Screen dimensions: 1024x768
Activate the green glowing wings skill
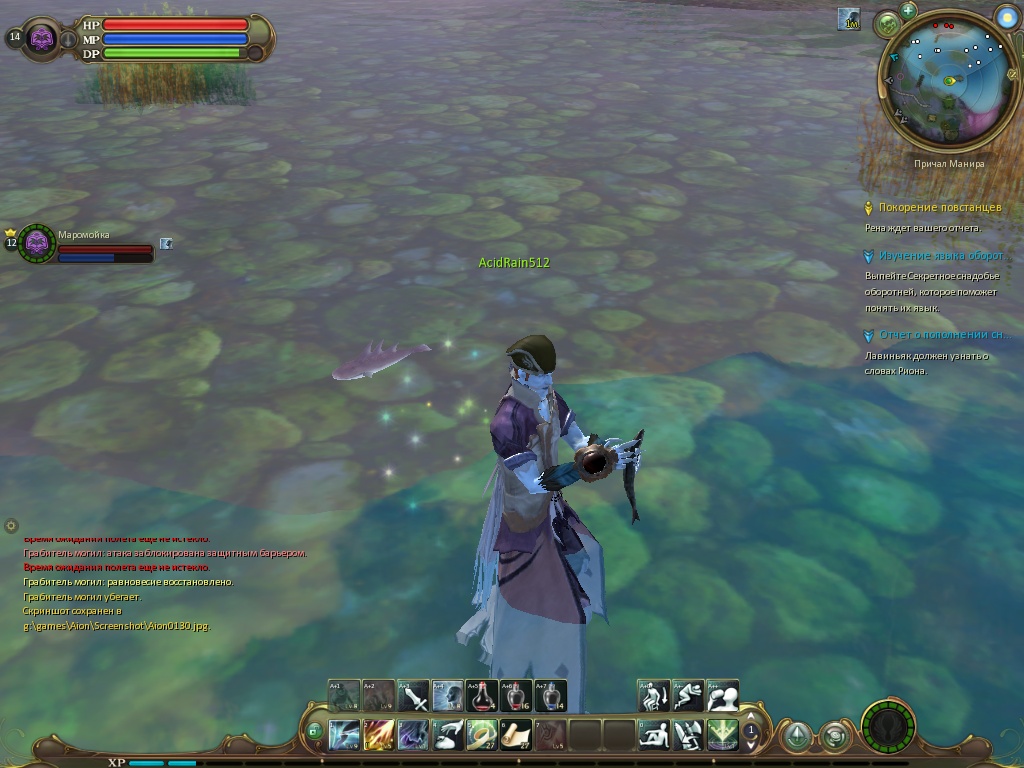click(x=722, y=735)
